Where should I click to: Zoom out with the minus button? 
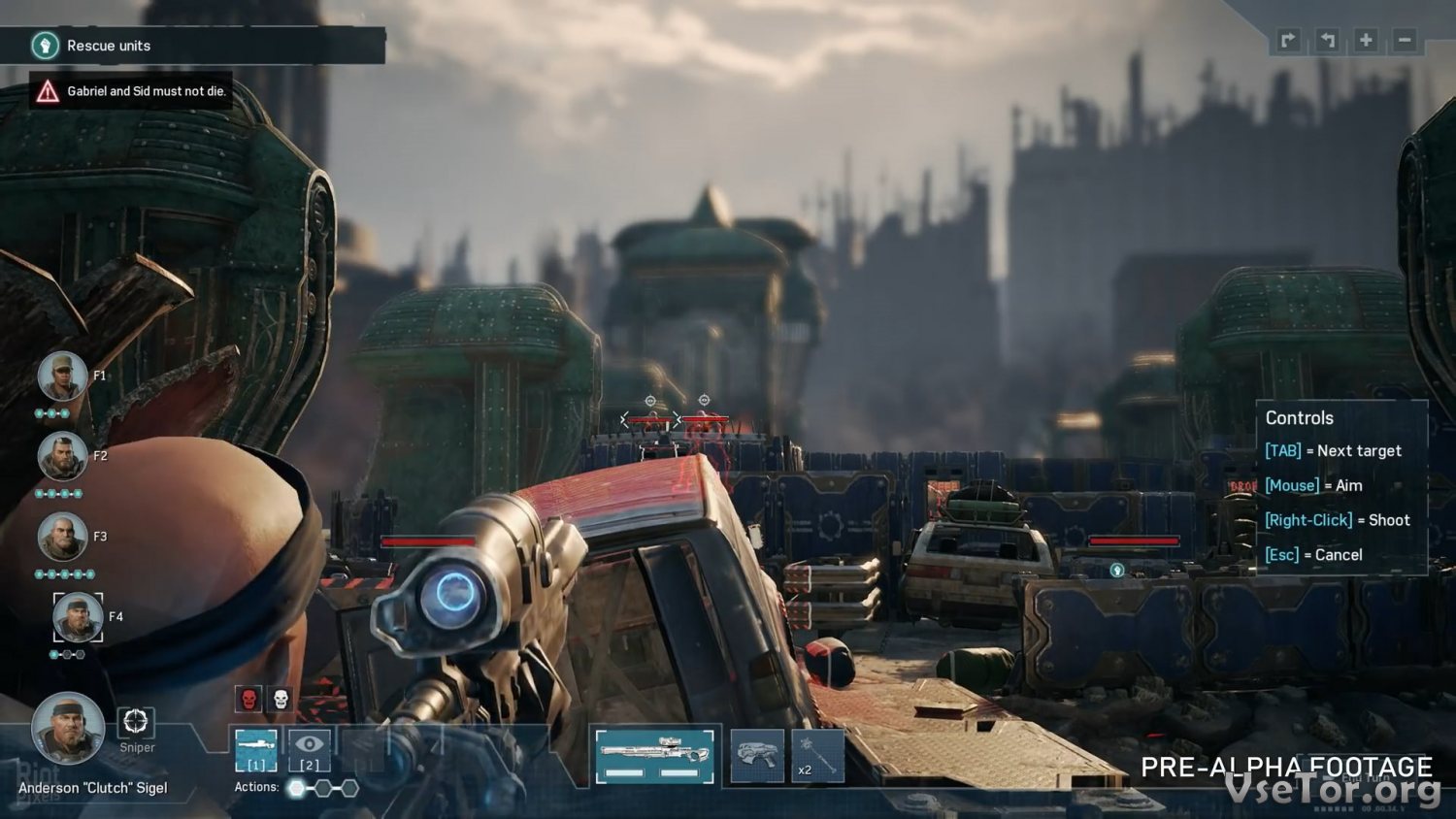tap(1405, 40)
